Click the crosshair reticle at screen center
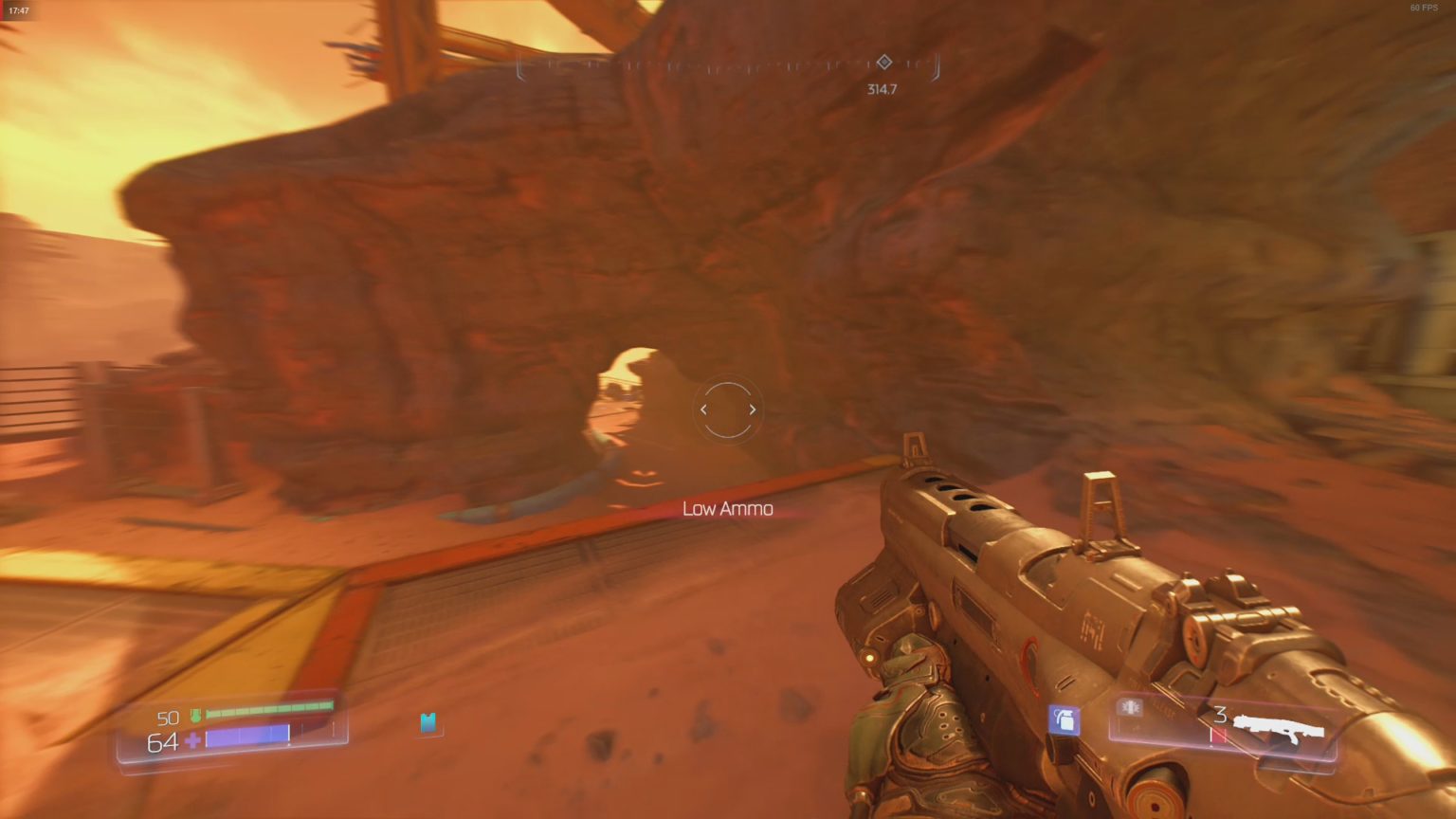Image resolution: width=1456 pixels, height=819 pixels. point(727,409)
